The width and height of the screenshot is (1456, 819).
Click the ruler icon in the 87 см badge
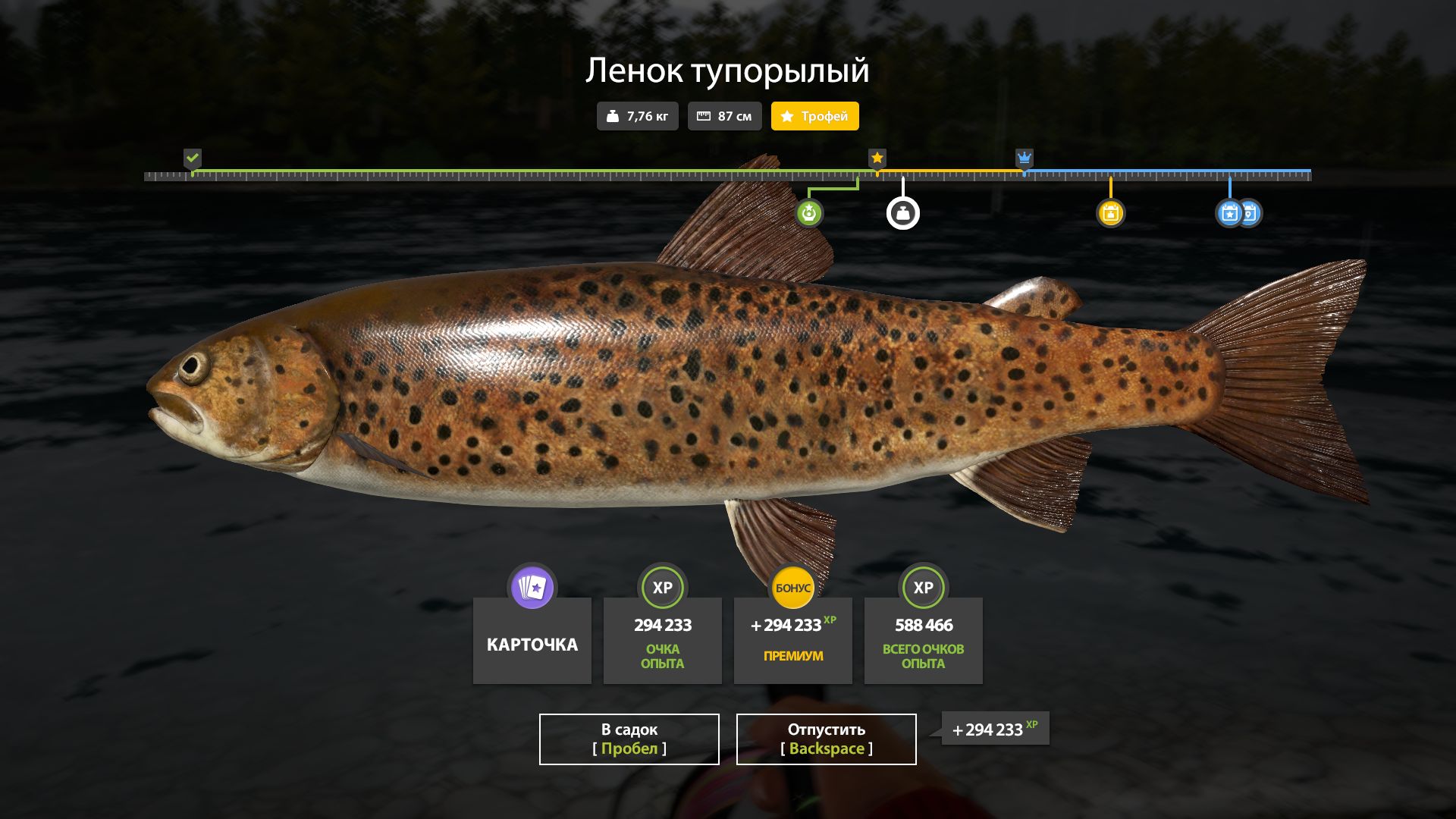click(x=704, y=116)
